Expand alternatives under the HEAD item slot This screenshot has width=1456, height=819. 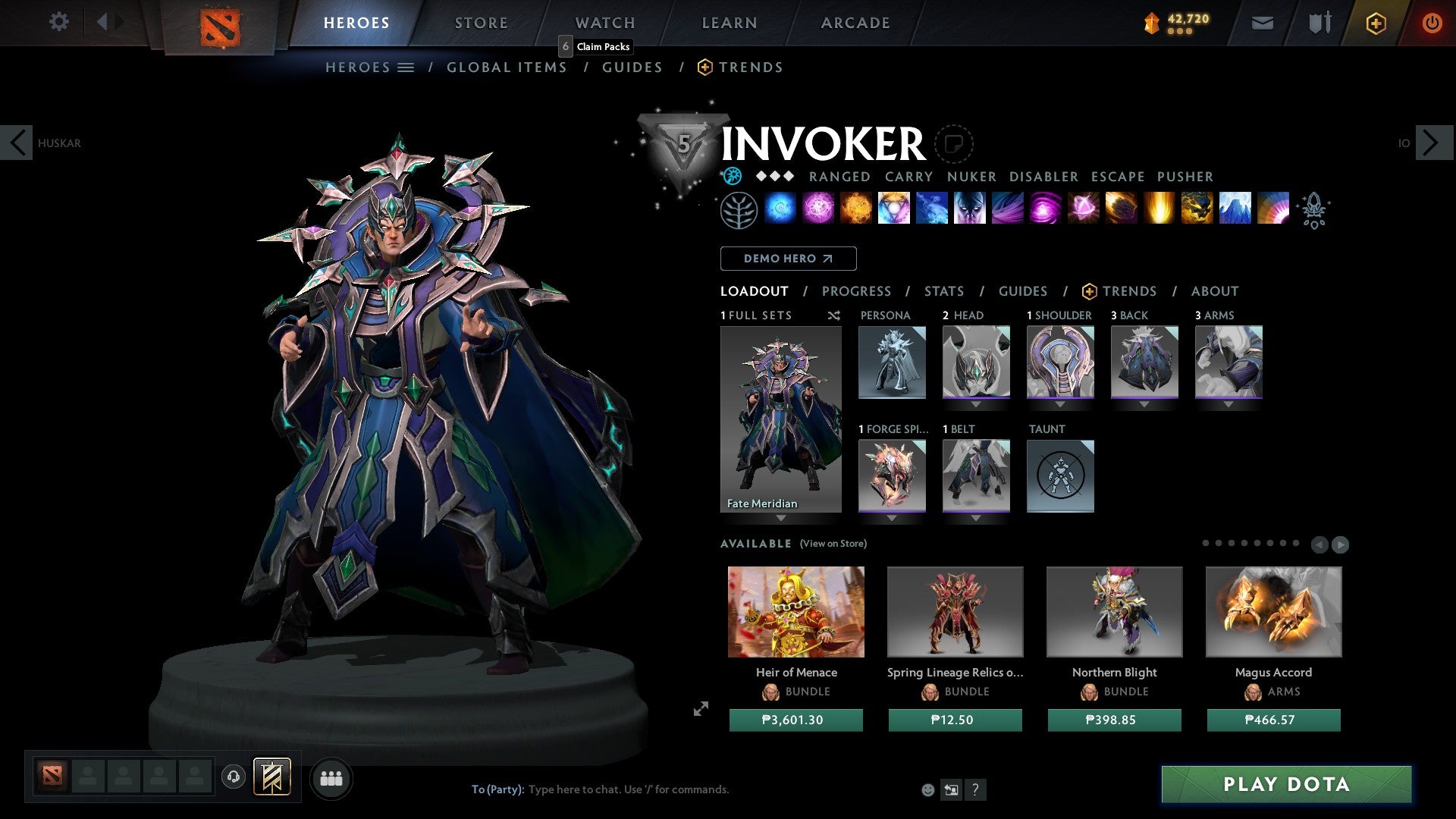point(976,404)
